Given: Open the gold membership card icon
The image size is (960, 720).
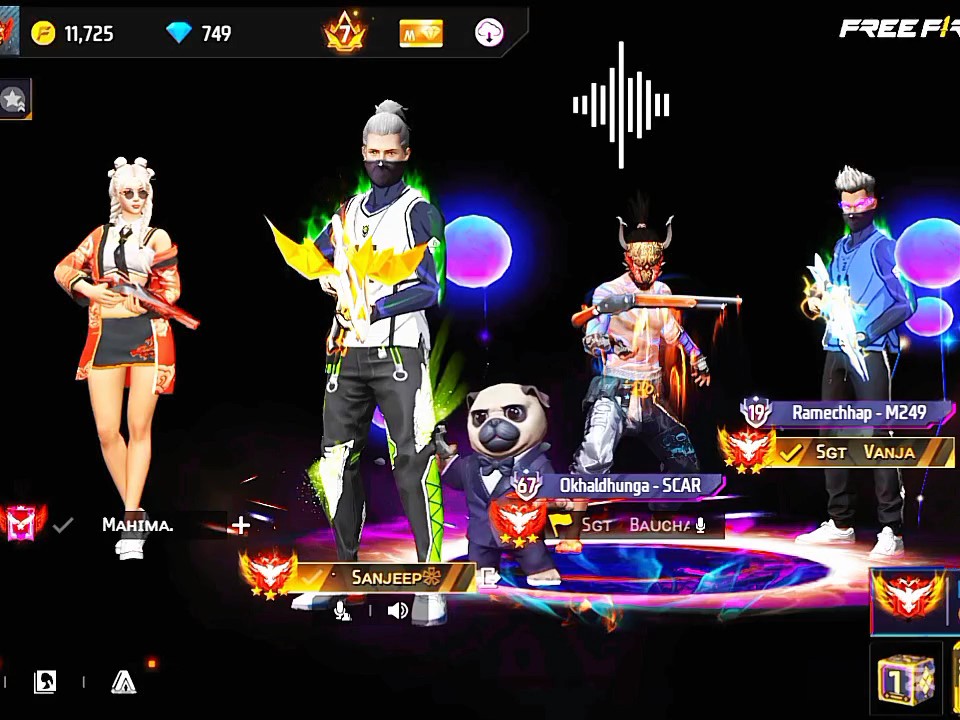Looking at the screenshot, I should [421, 33].
